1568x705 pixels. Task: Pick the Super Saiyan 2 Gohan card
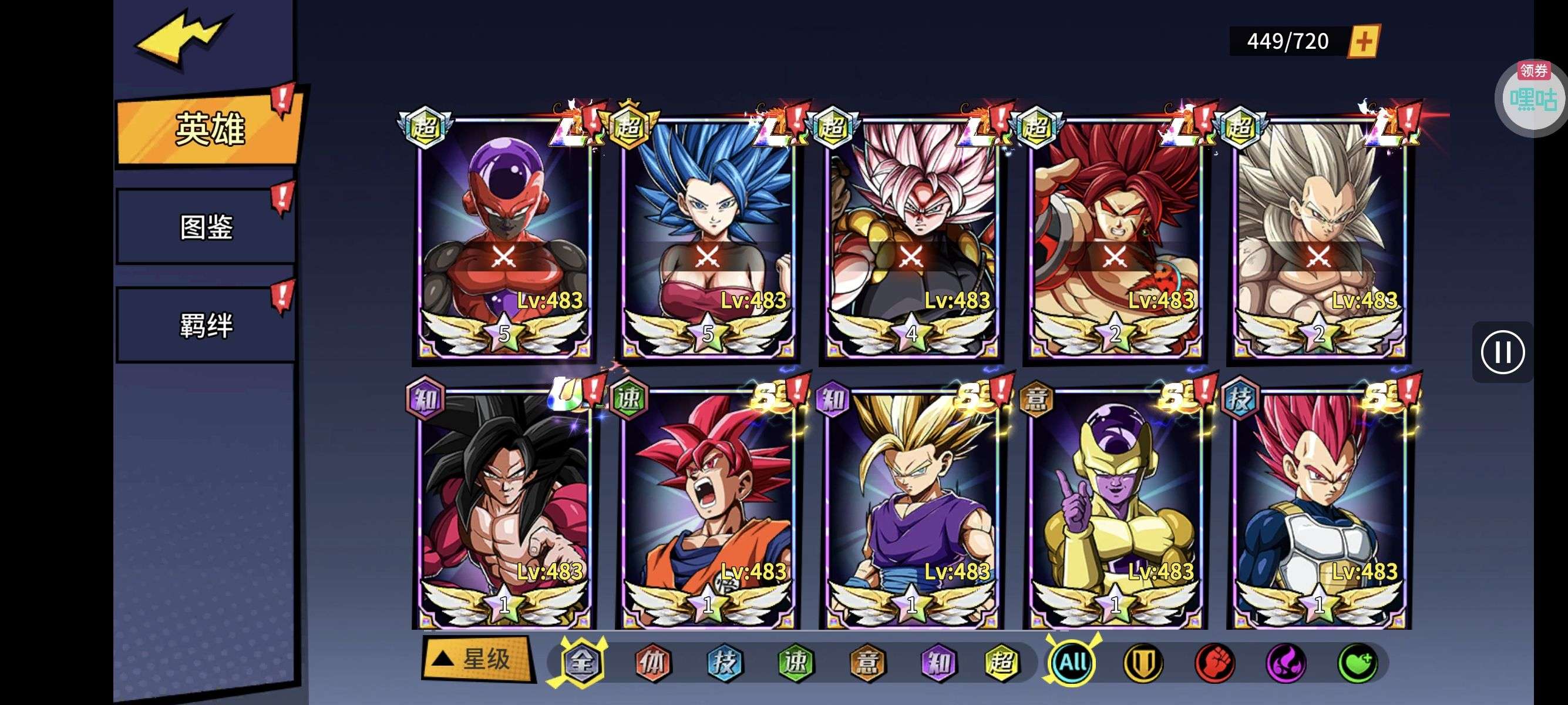click(911, 508)
